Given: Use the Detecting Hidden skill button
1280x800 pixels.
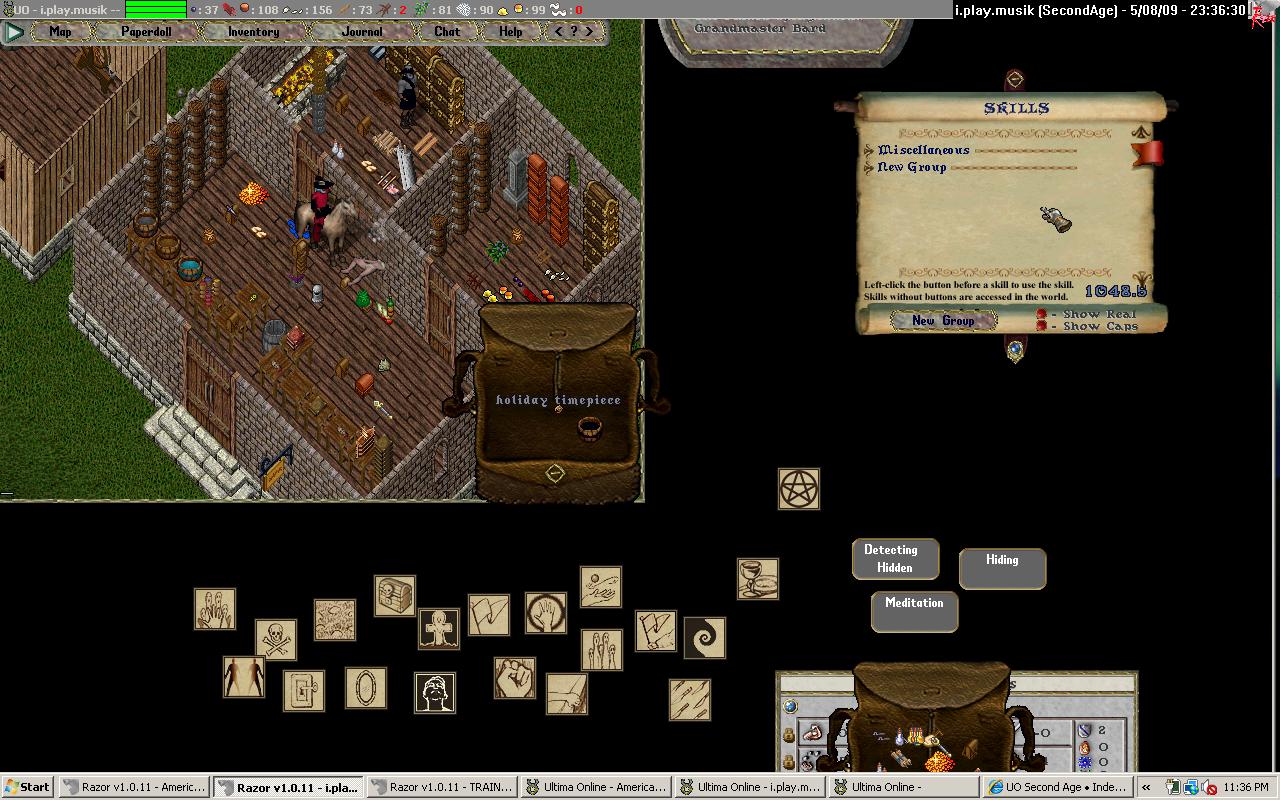Looking at the screenshot, I should (x=895, y=559).
